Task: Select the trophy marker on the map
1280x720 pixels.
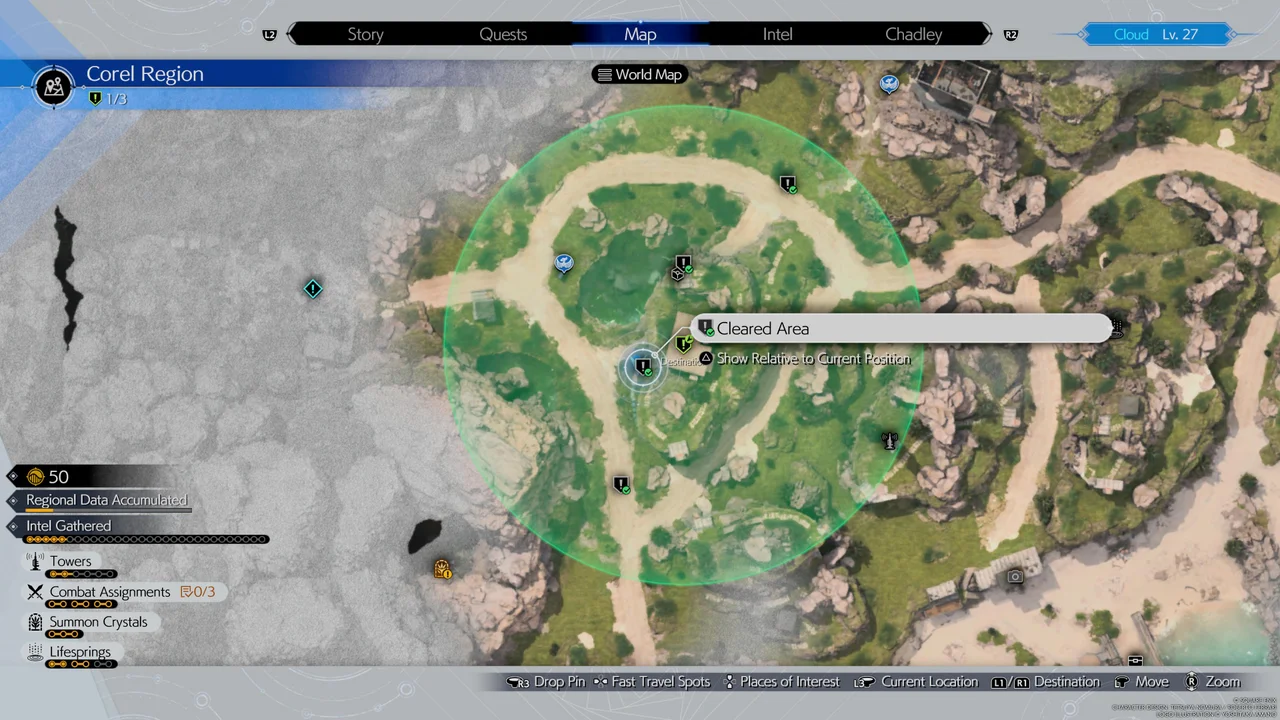Action: point(889,440)
